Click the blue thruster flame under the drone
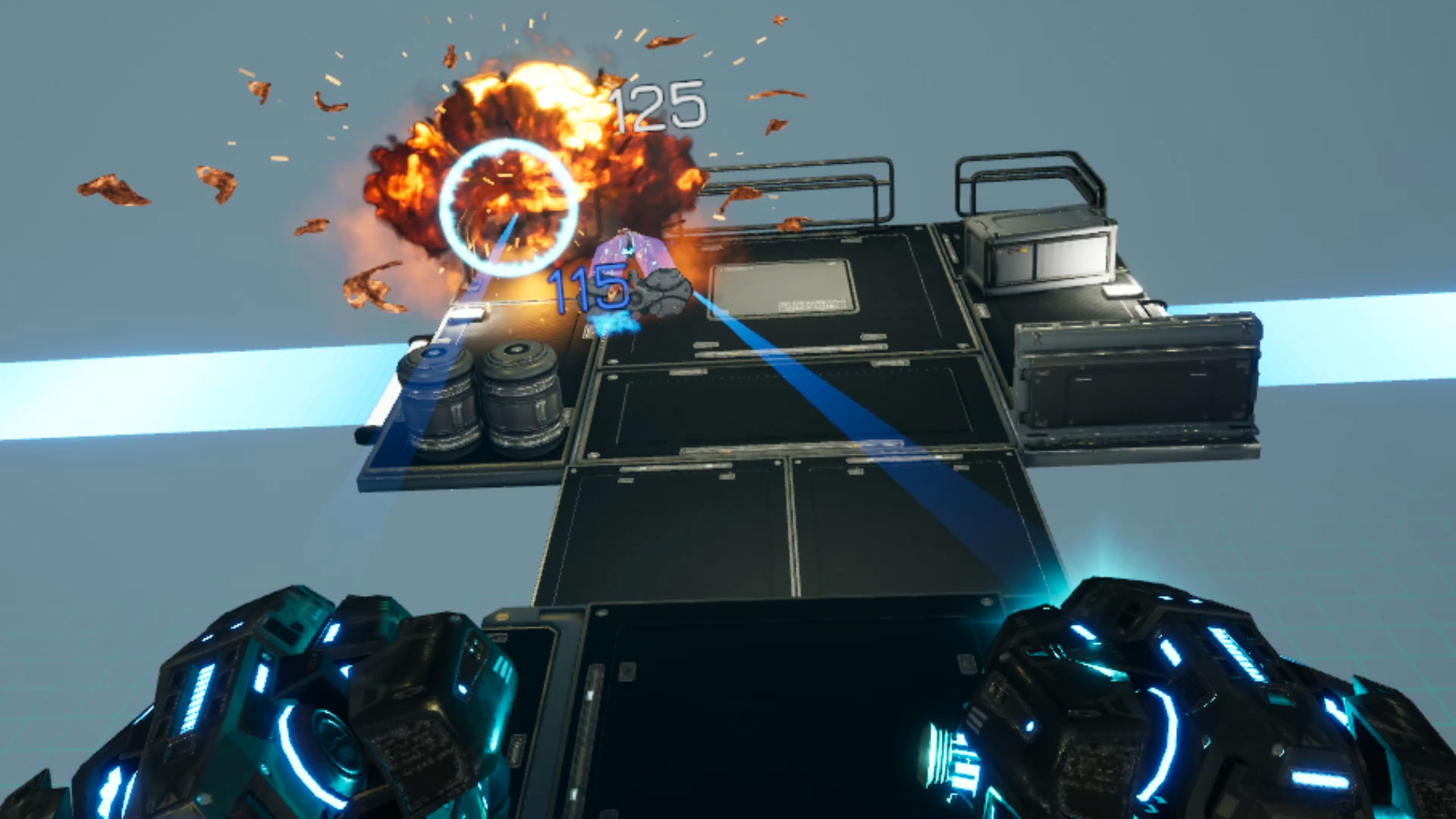 click(x=614, y=322)
